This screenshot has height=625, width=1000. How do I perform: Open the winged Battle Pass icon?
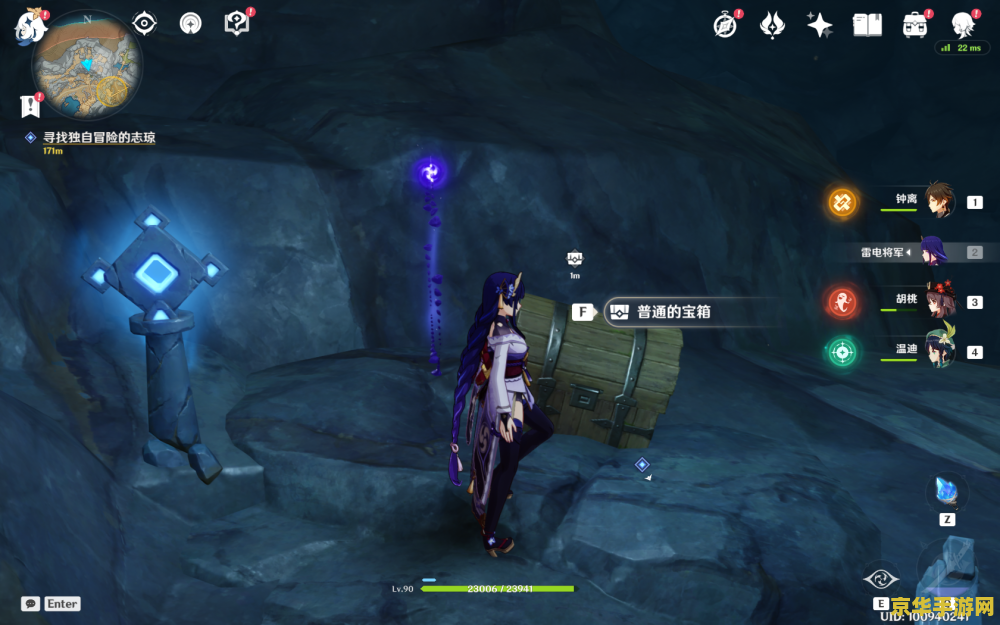point(772,26)
